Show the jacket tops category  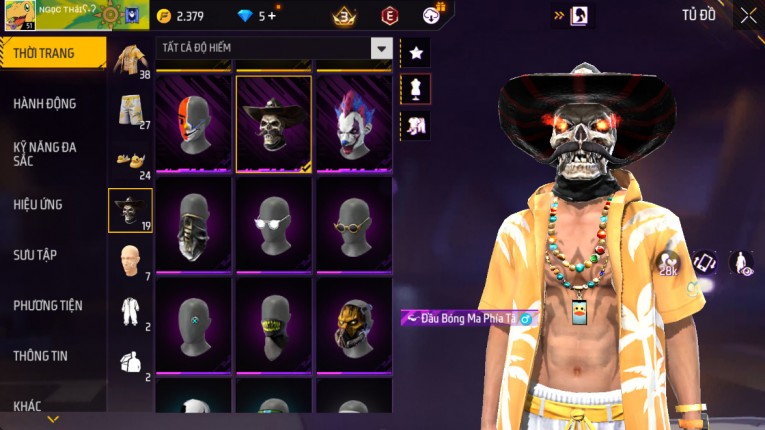tap(130, 59)
